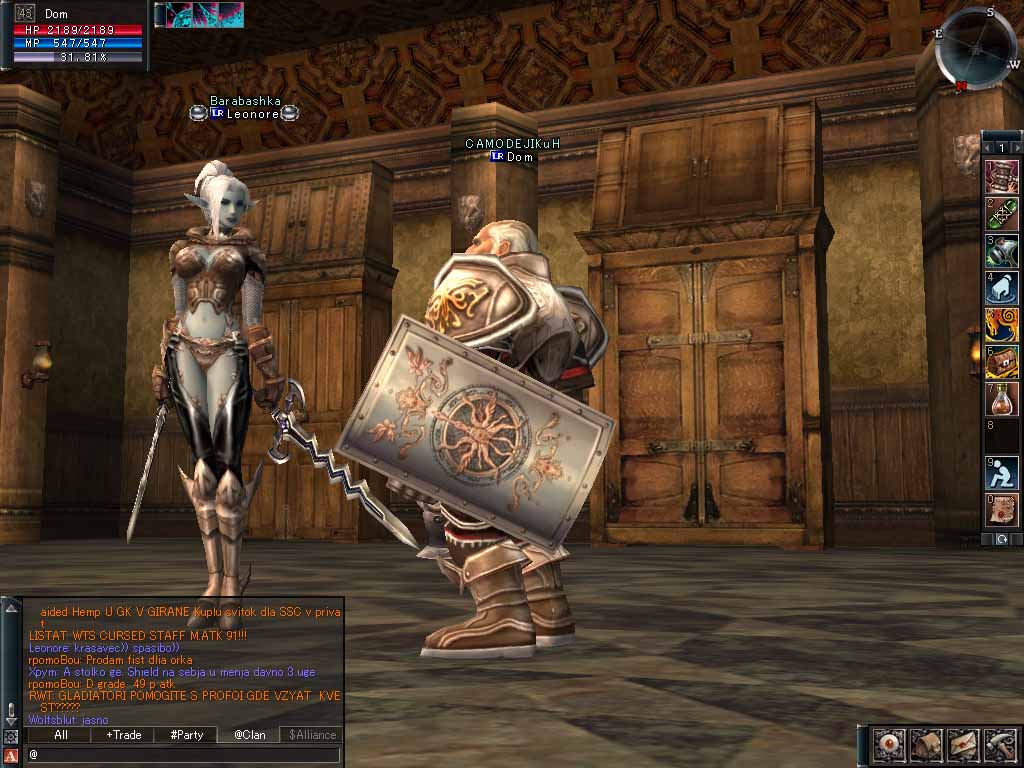Switch to the All chat tab
The height and width of the screenshot is (768, 1024).
(61, 735)
